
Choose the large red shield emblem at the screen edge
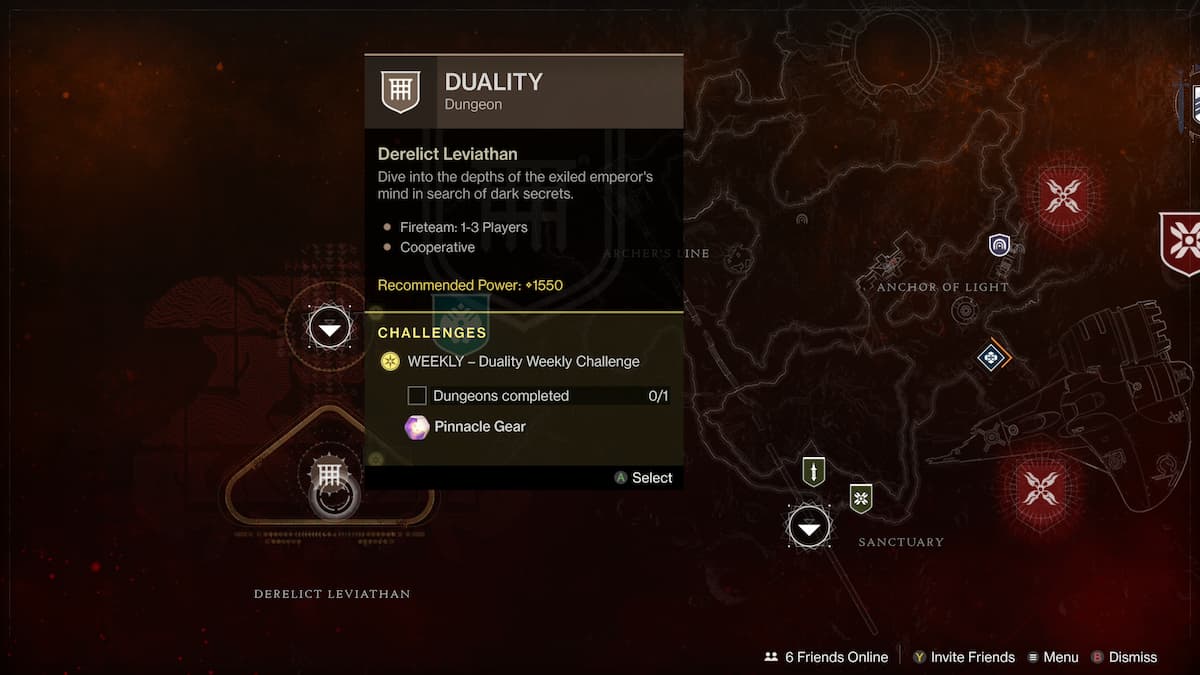click(x=1184, y=243)
